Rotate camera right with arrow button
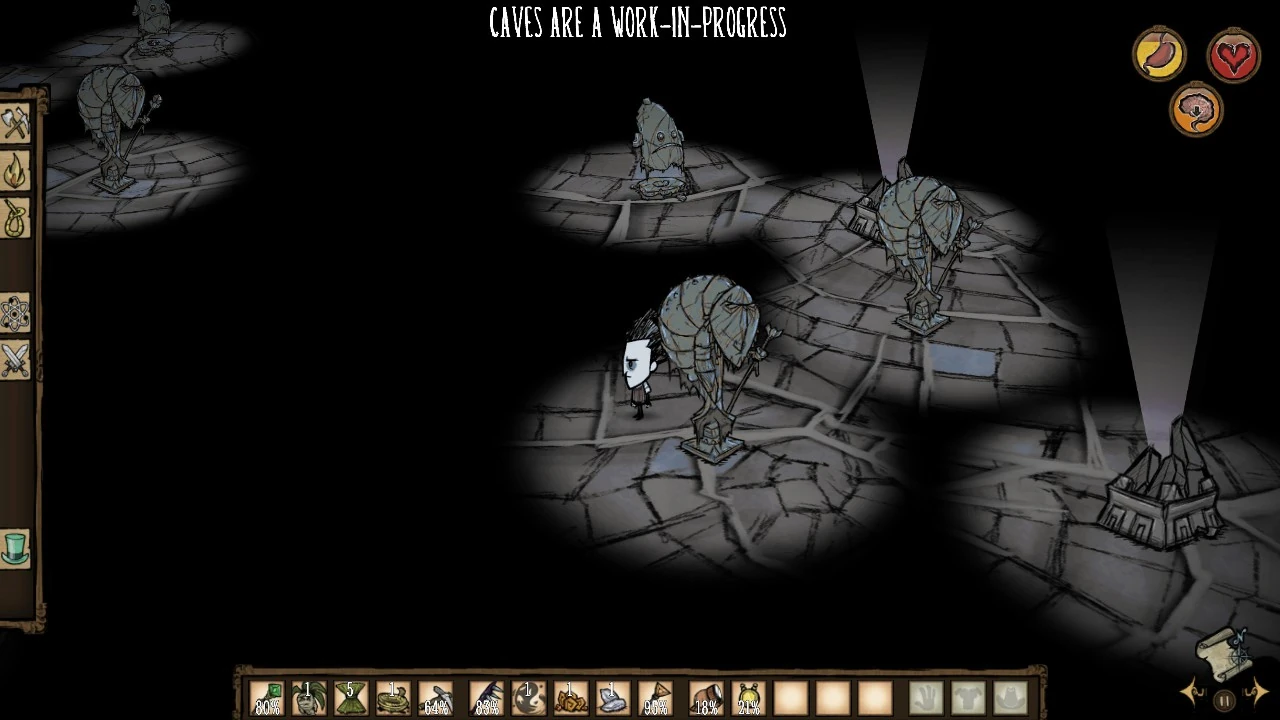The image size is (1280, 720). (x=1256, y=692)
